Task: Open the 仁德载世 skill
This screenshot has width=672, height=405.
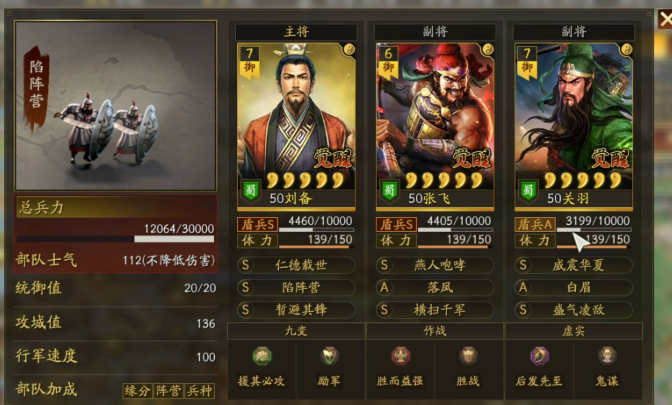Action: pyautogui.click(x=295, y=265)
